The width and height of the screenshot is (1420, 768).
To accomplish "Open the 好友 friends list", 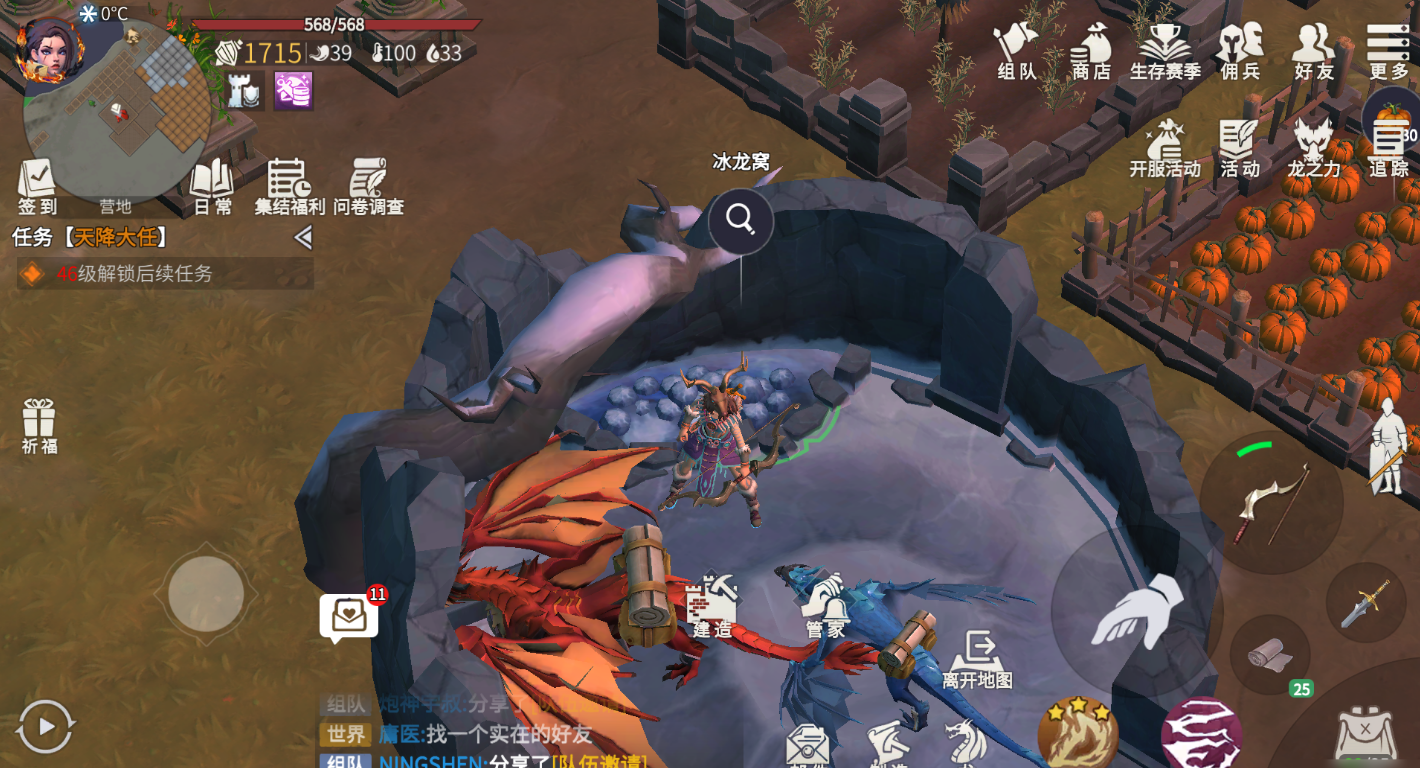I will pos(1314,50).
